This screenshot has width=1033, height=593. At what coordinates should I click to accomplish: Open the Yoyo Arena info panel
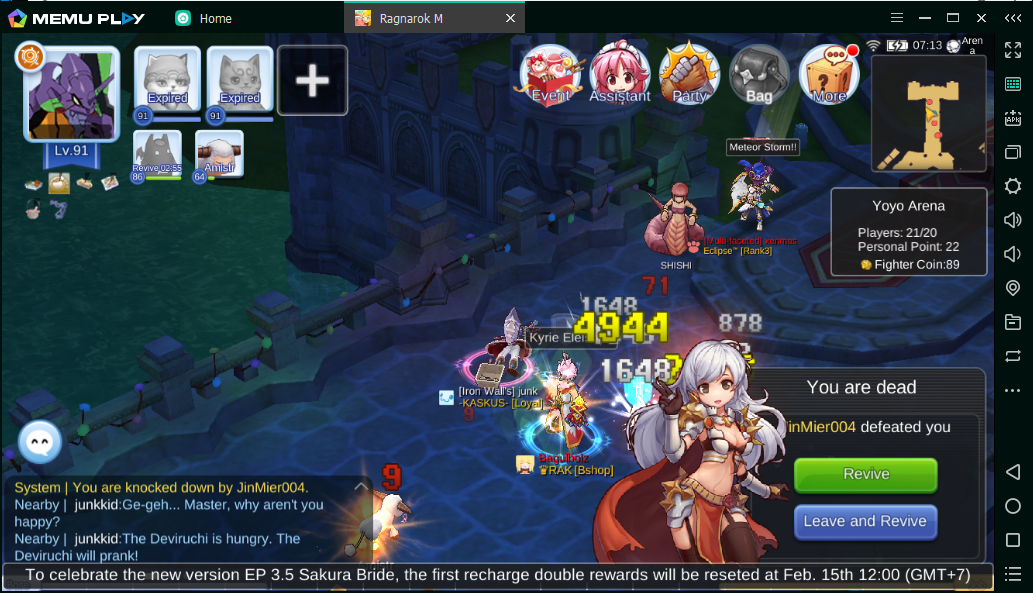908,234
